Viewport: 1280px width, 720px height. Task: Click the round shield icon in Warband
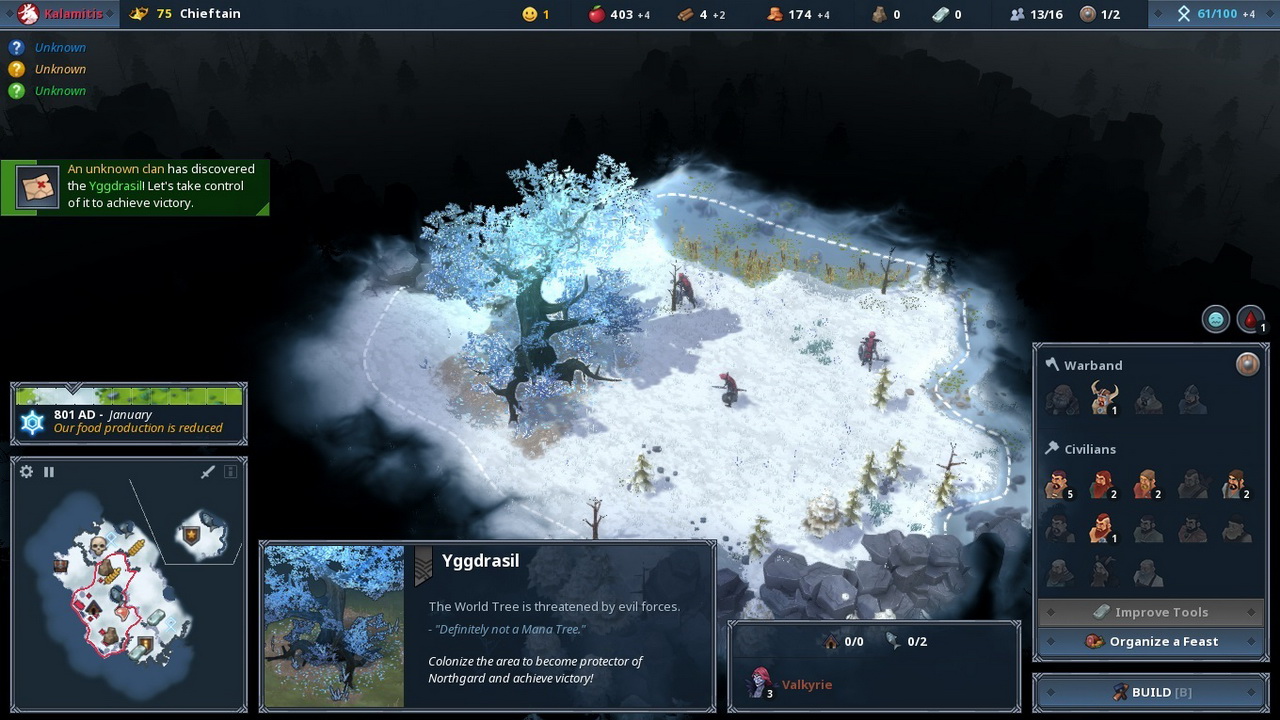pyautogui.click(x=1247, y=364)
